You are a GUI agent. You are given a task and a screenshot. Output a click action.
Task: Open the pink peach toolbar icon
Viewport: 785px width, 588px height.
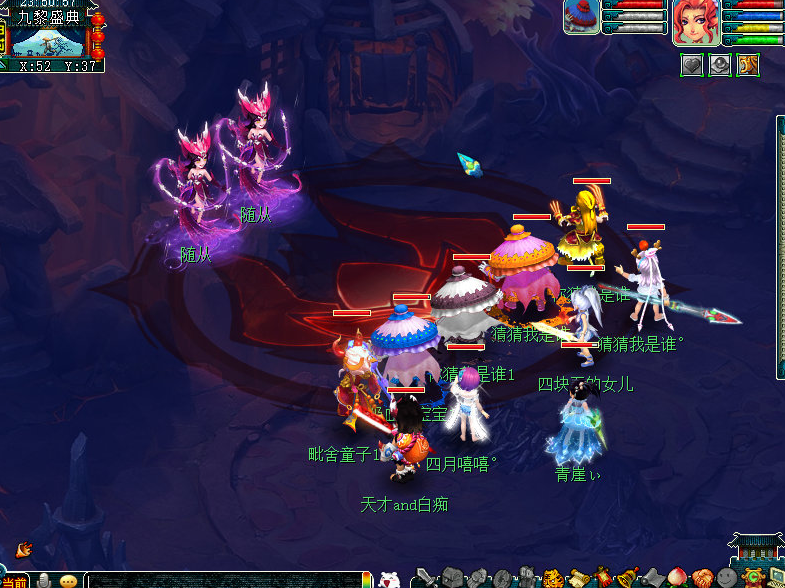point(680,578)
